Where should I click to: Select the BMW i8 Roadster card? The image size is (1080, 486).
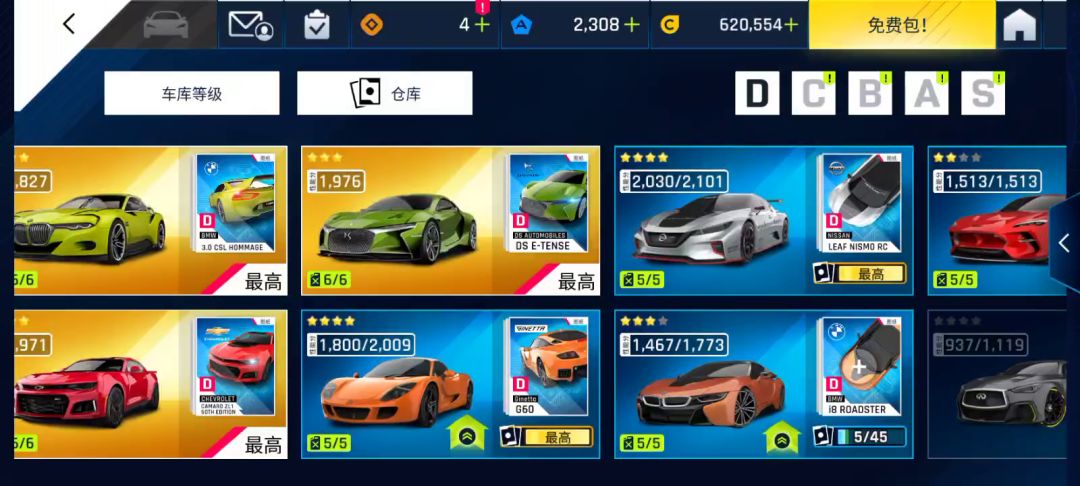763,384
